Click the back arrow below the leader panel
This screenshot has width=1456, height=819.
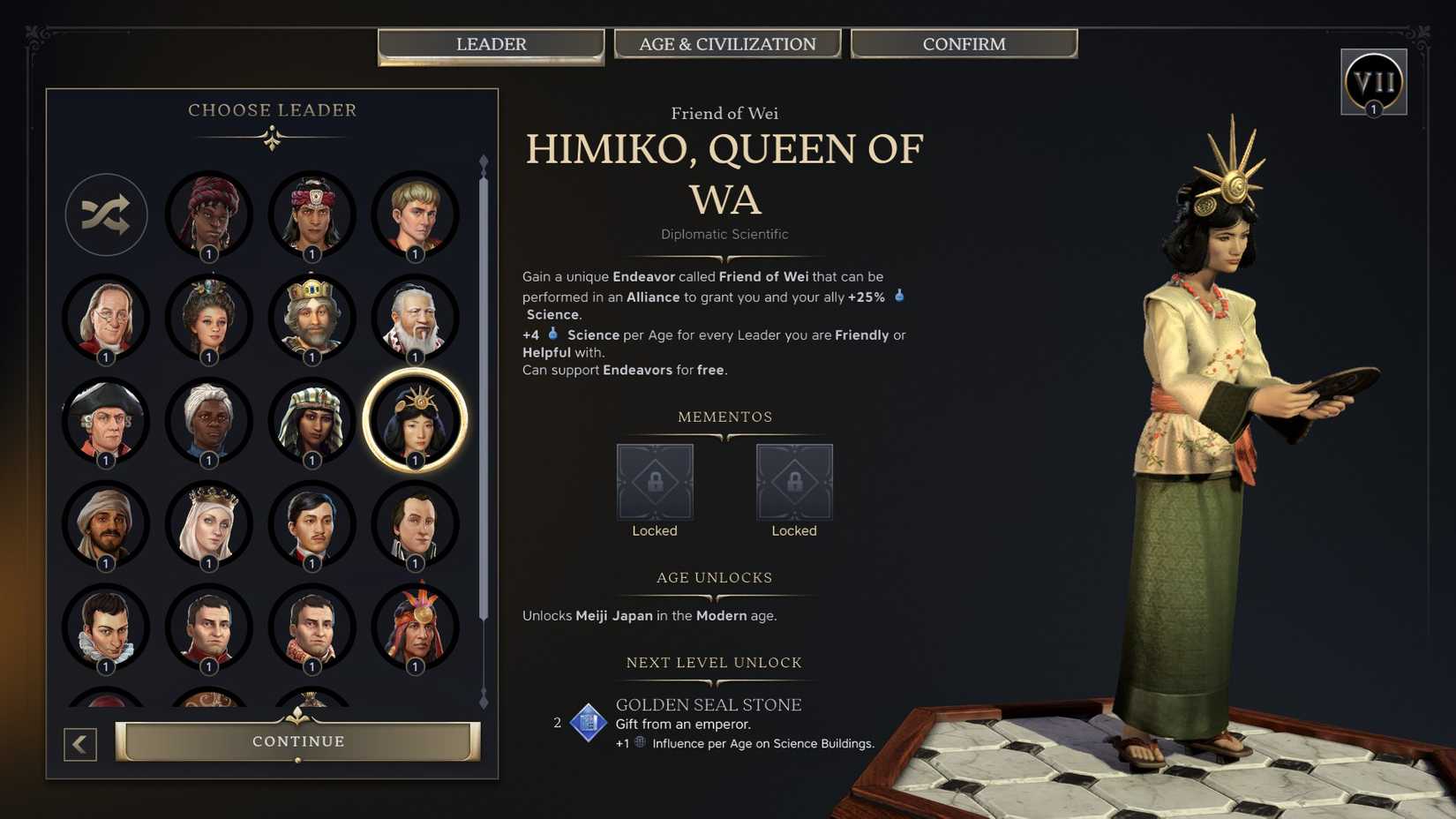pos(79,744)
